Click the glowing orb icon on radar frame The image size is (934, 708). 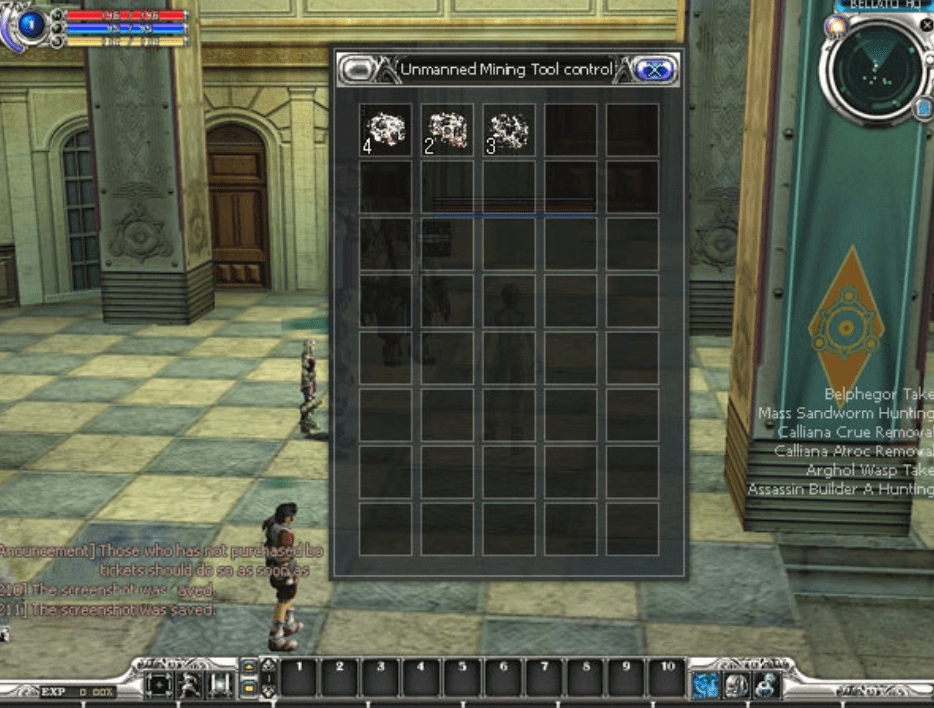click(x=836, y=27)
